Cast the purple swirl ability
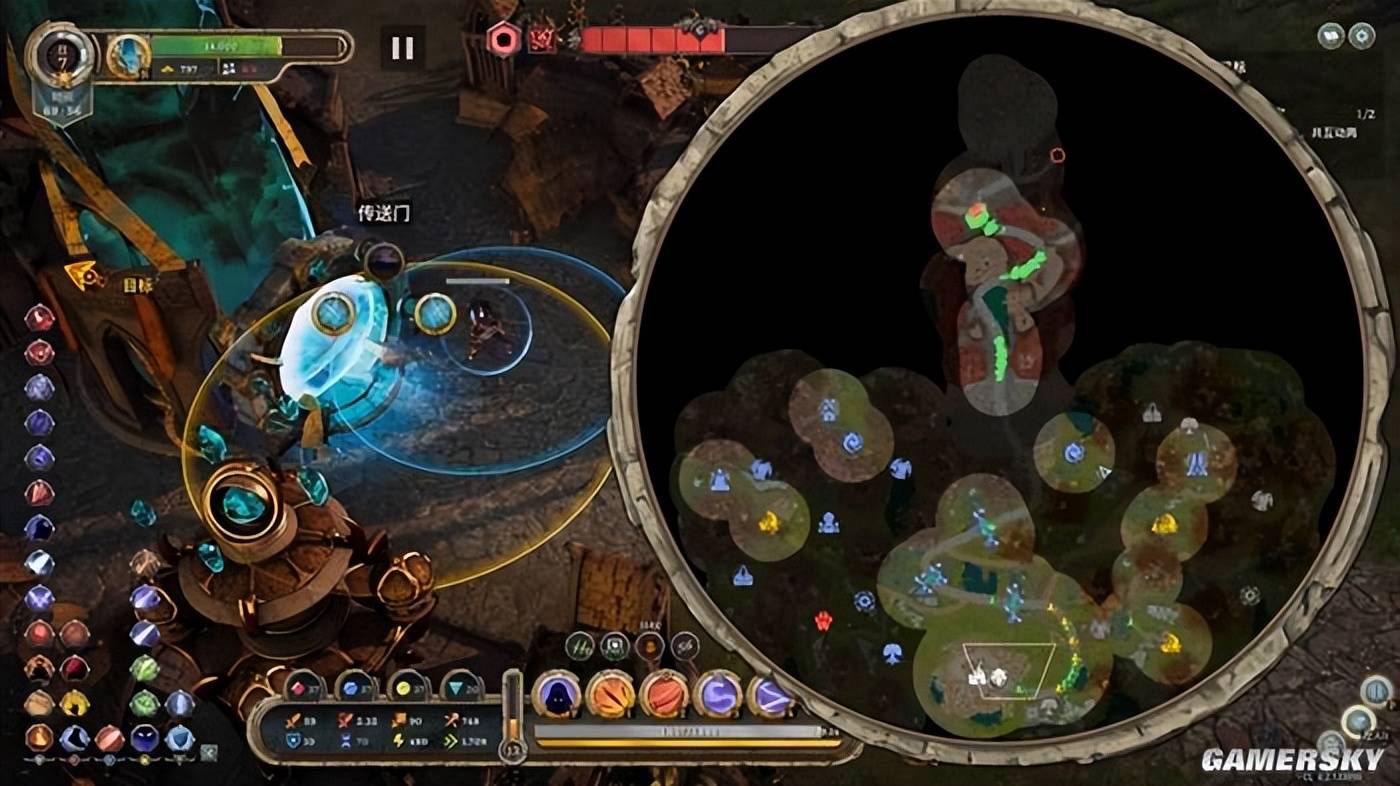 pyautogui.click(x=718, y=694)
